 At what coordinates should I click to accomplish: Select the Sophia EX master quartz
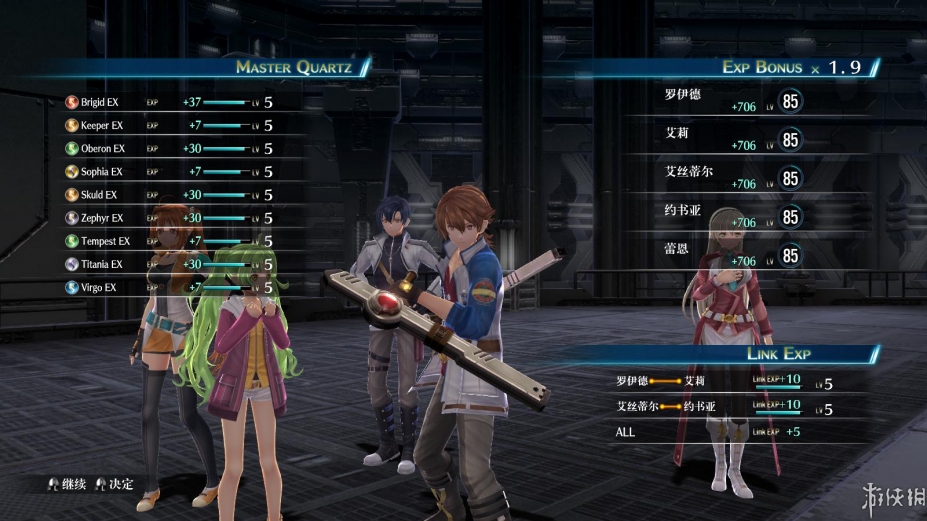(101, 172)
